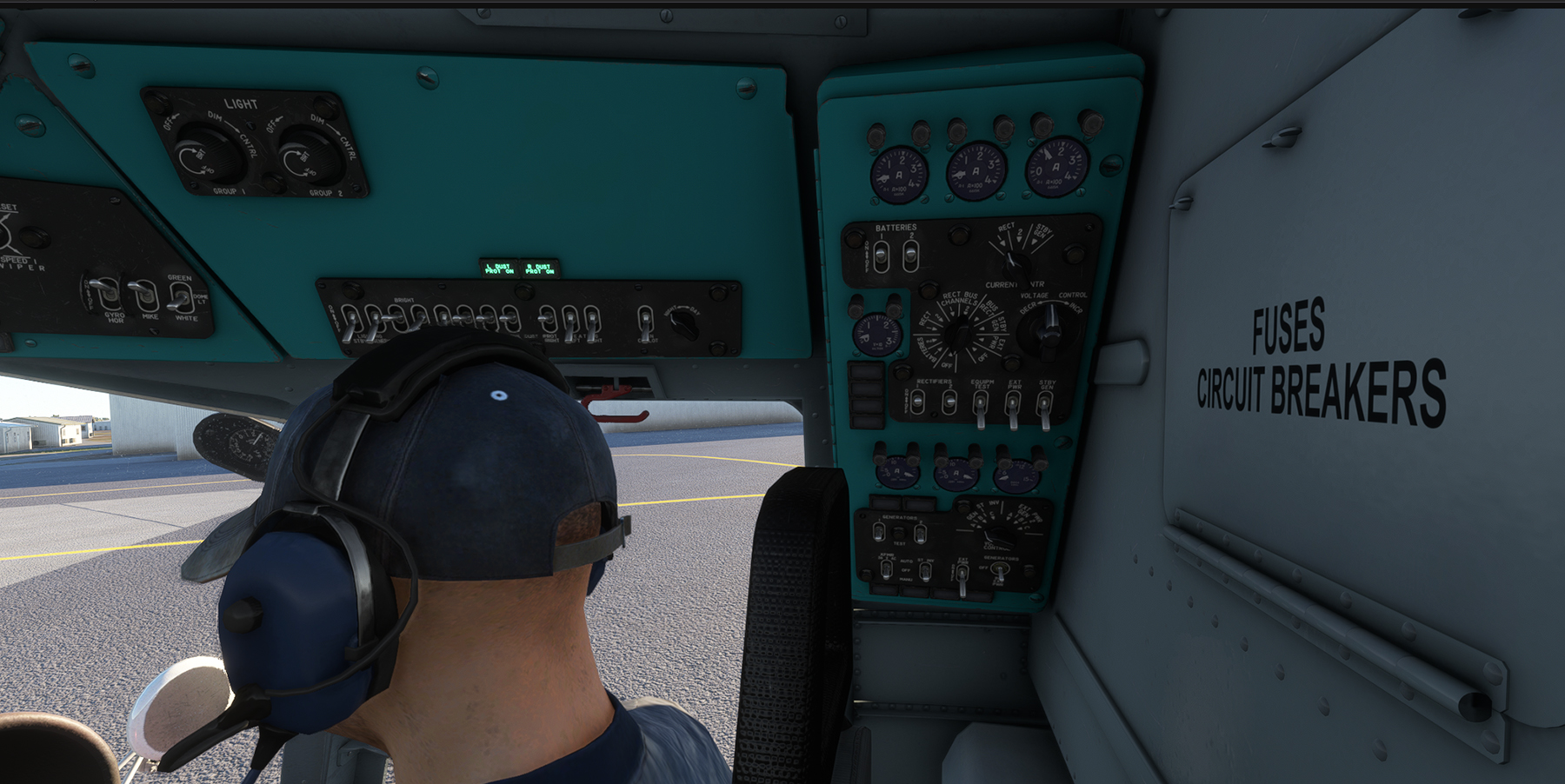Click the generators Test button
This screenshot has width=1565, height=784.
899,532
